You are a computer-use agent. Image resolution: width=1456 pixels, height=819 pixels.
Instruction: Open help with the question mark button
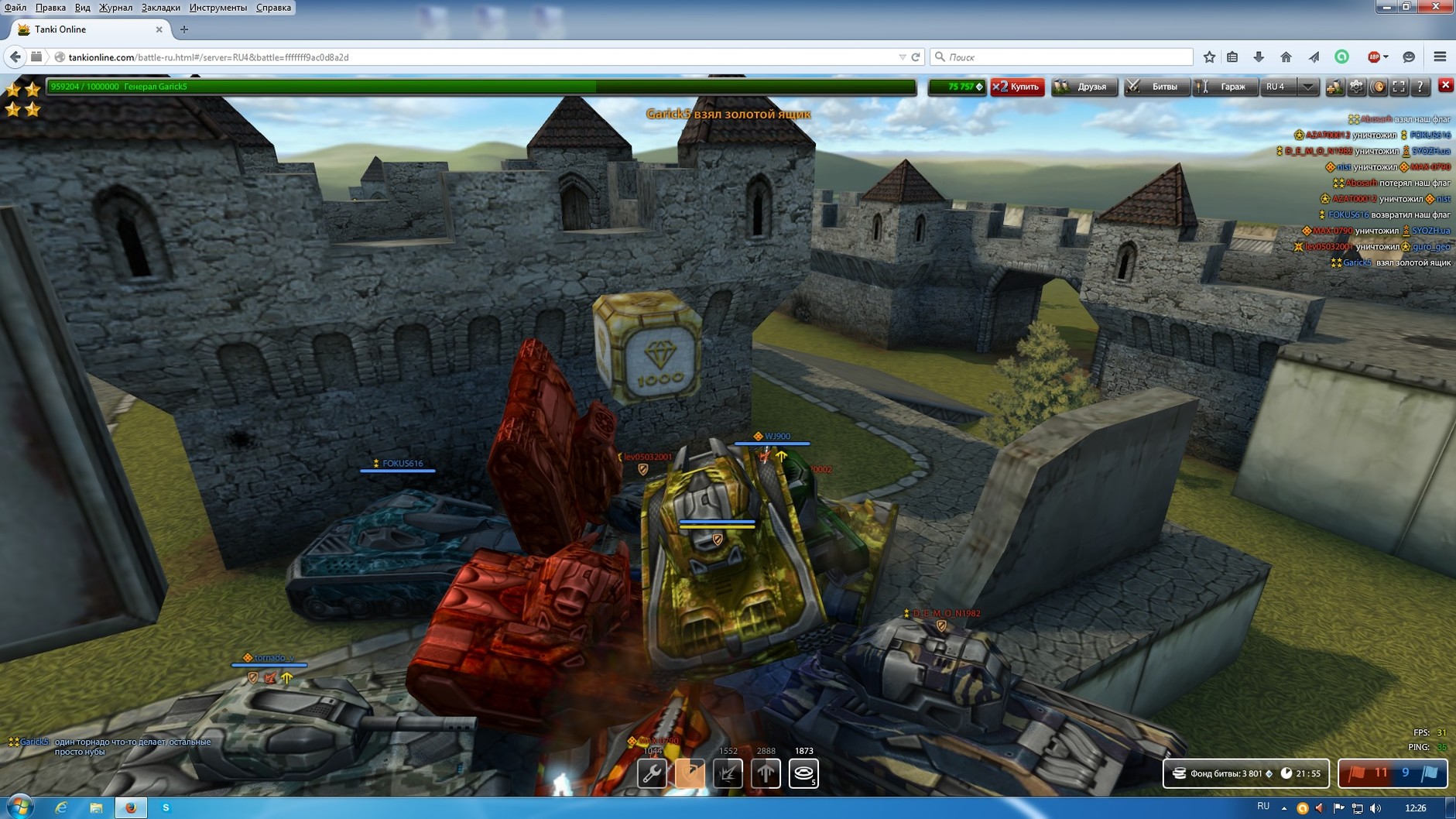tap(1420, 87)
